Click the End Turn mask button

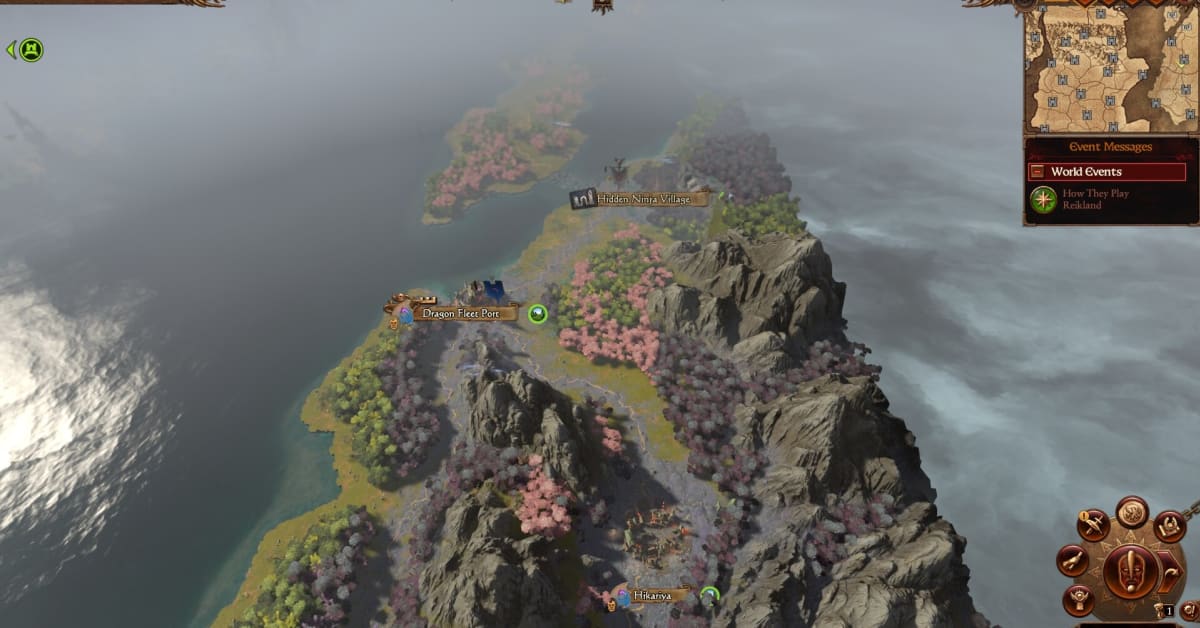(1131, 571)
